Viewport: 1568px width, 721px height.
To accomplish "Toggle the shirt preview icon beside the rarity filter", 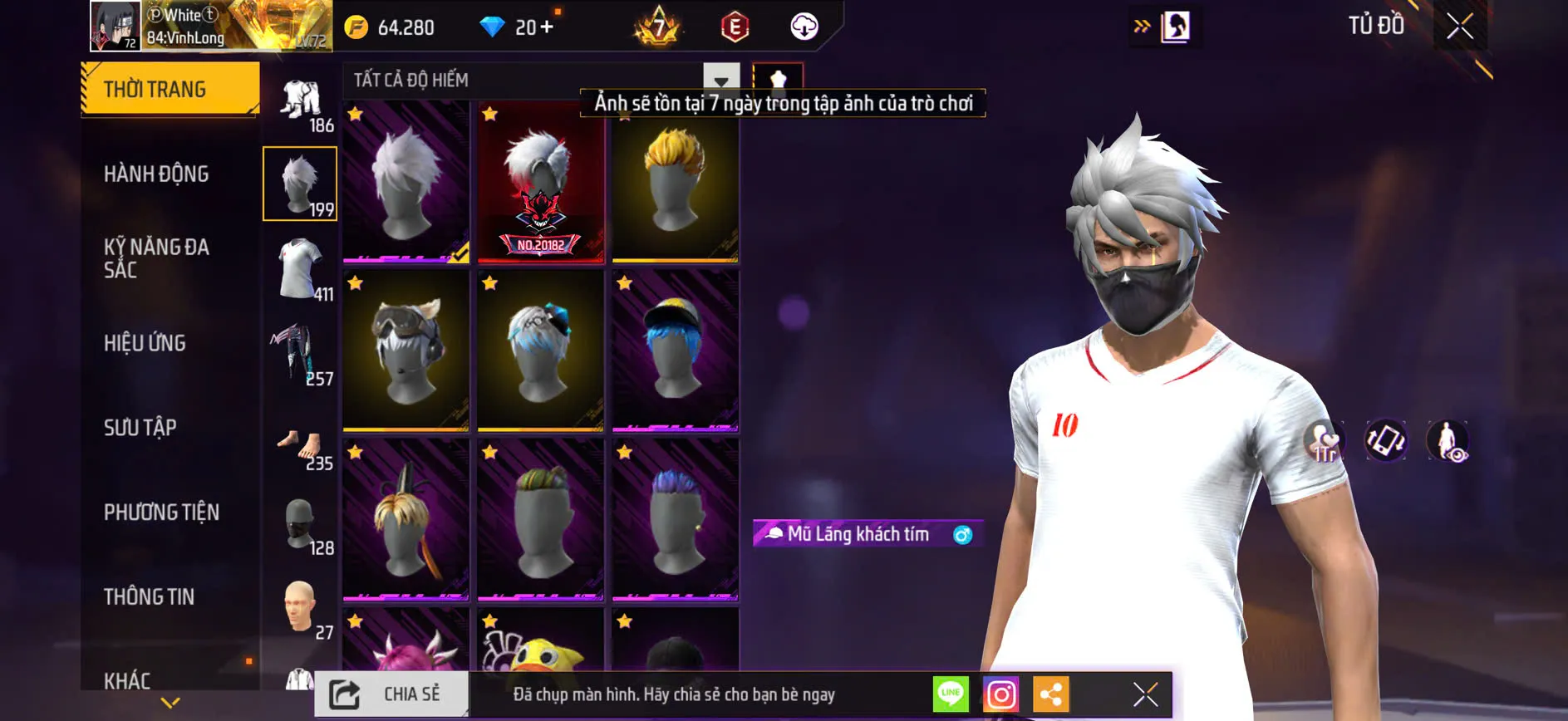I will tap(779, 81).
